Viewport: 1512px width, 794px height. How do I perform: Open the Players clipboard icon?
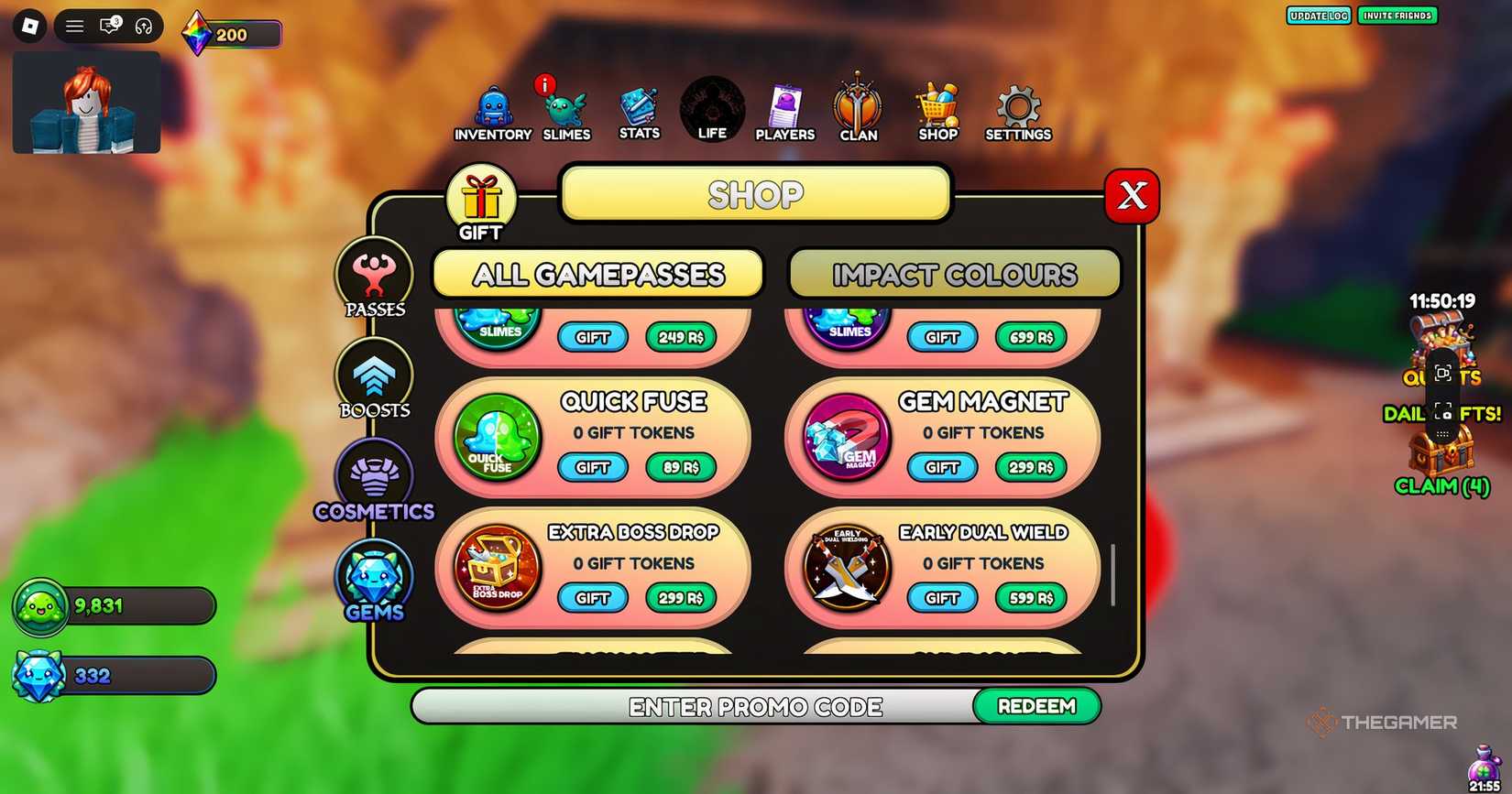pyautogui.click(x=784, y=108)
